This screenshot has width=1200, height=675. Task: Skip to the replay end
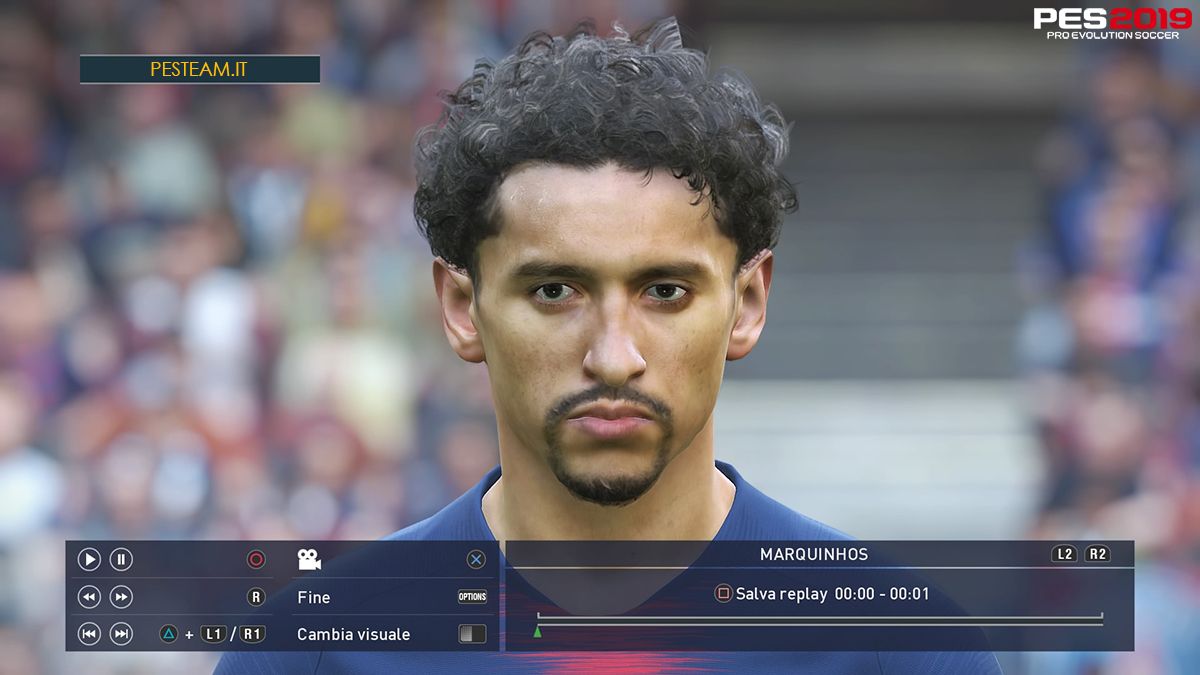(121, 634)
